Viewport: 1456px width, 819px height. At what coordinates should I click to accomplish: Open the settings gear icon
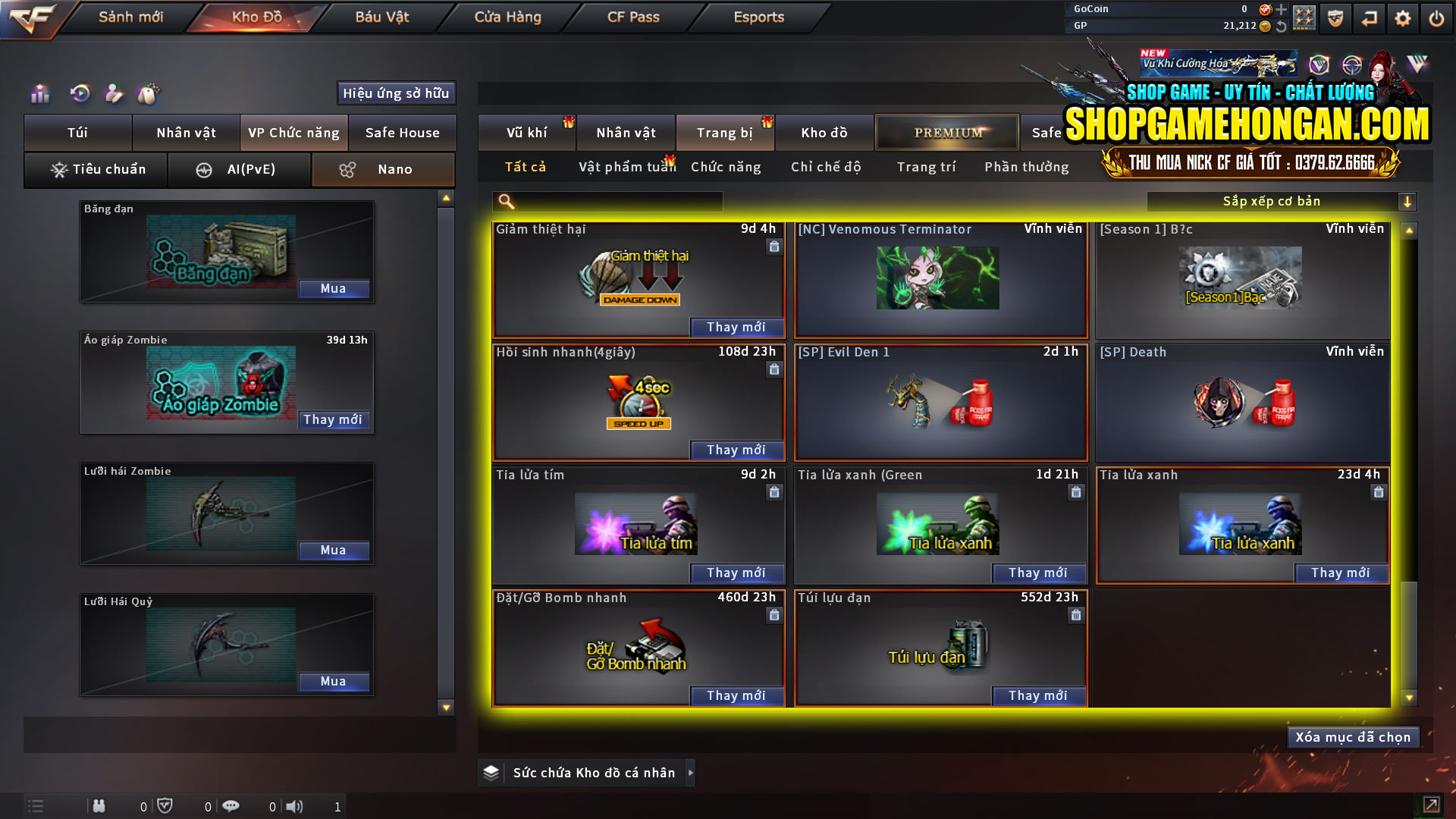coord(1404,17)
